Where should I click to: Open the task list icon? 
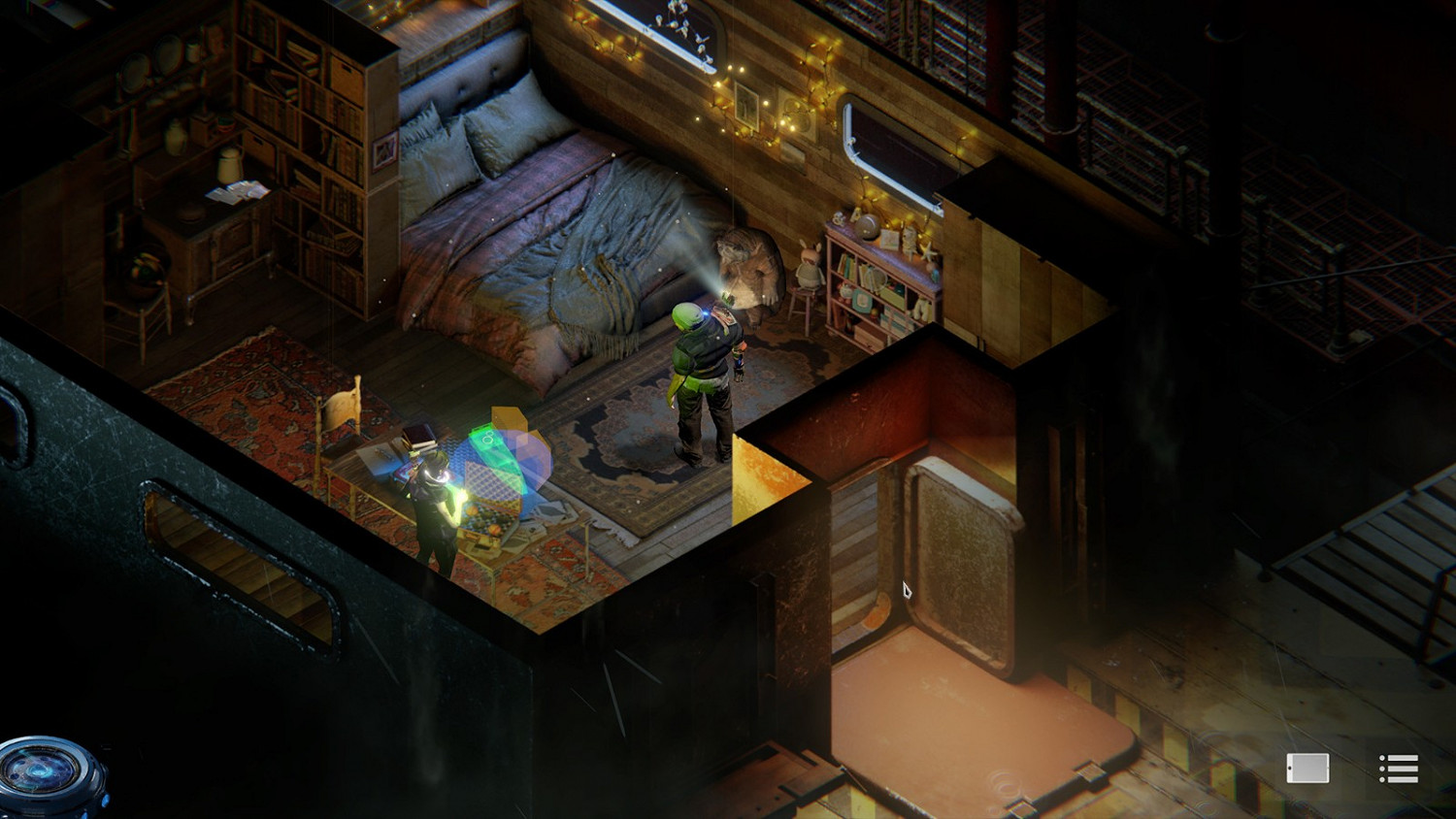[x=1401, y=769]
